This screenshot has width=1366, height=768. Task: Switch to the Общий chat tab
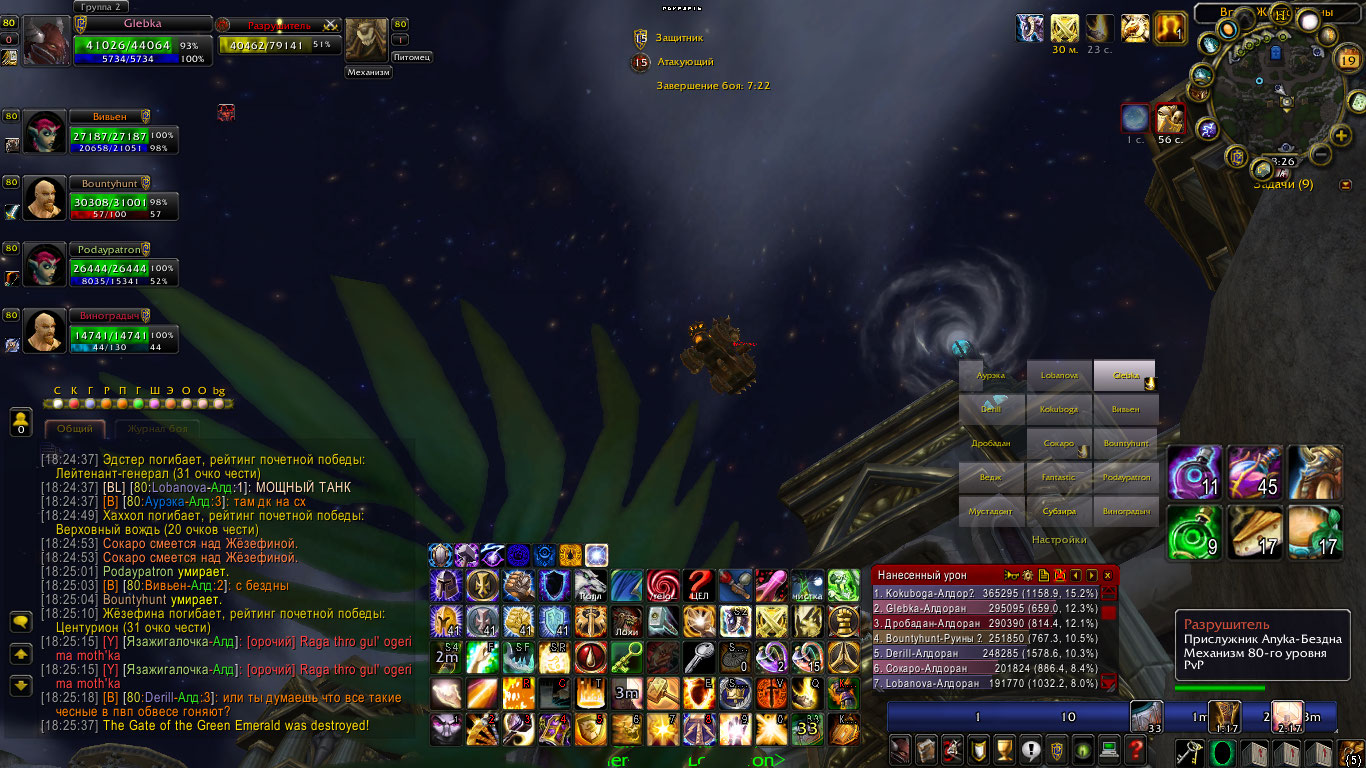[75, 429]
